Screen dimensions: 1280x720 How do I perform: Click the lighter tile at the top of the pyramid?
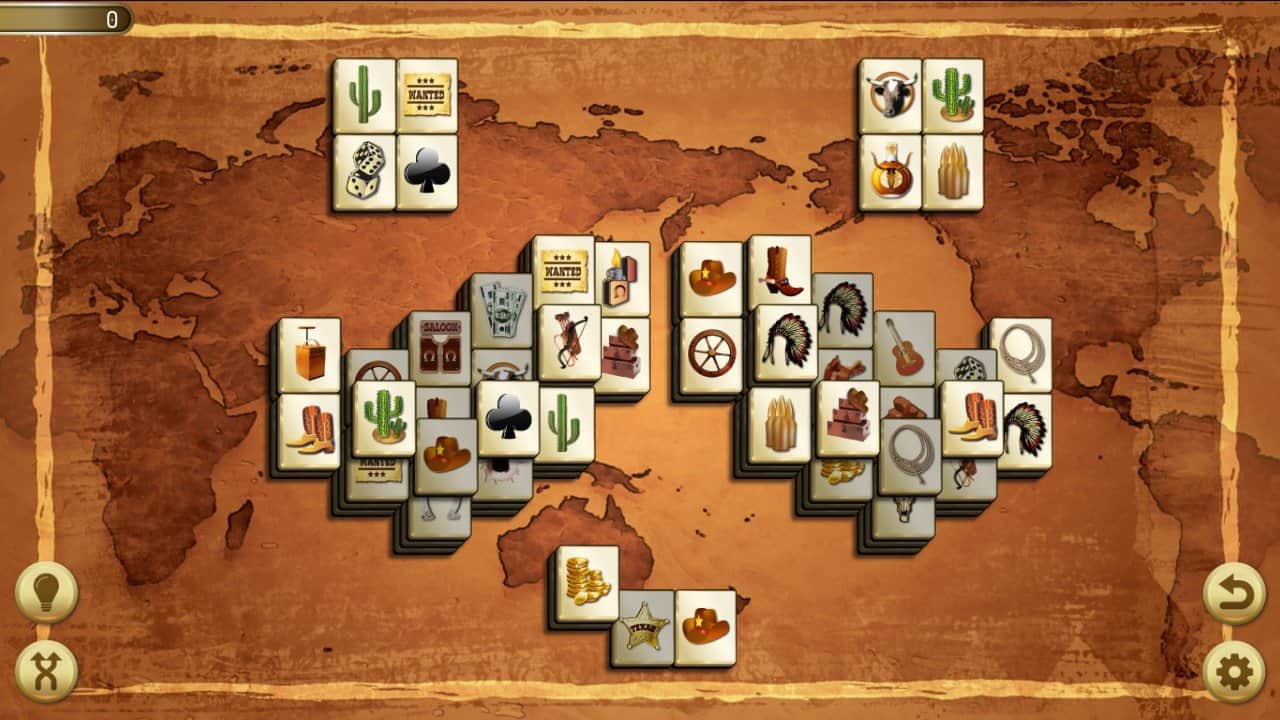click(623, 276)
